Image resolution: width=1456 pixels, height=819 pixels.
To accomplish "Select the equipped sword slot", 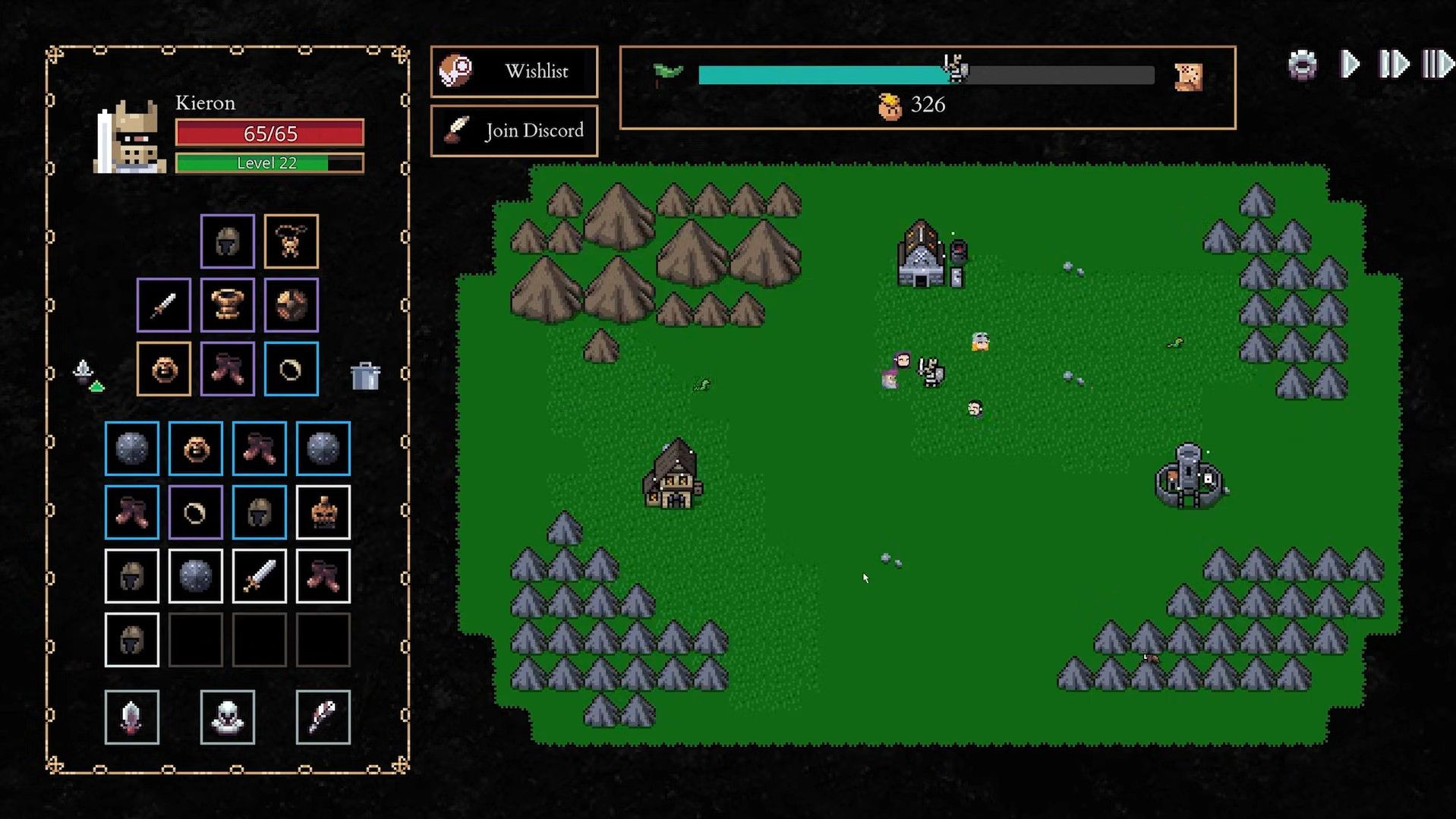I will [162, 307].
